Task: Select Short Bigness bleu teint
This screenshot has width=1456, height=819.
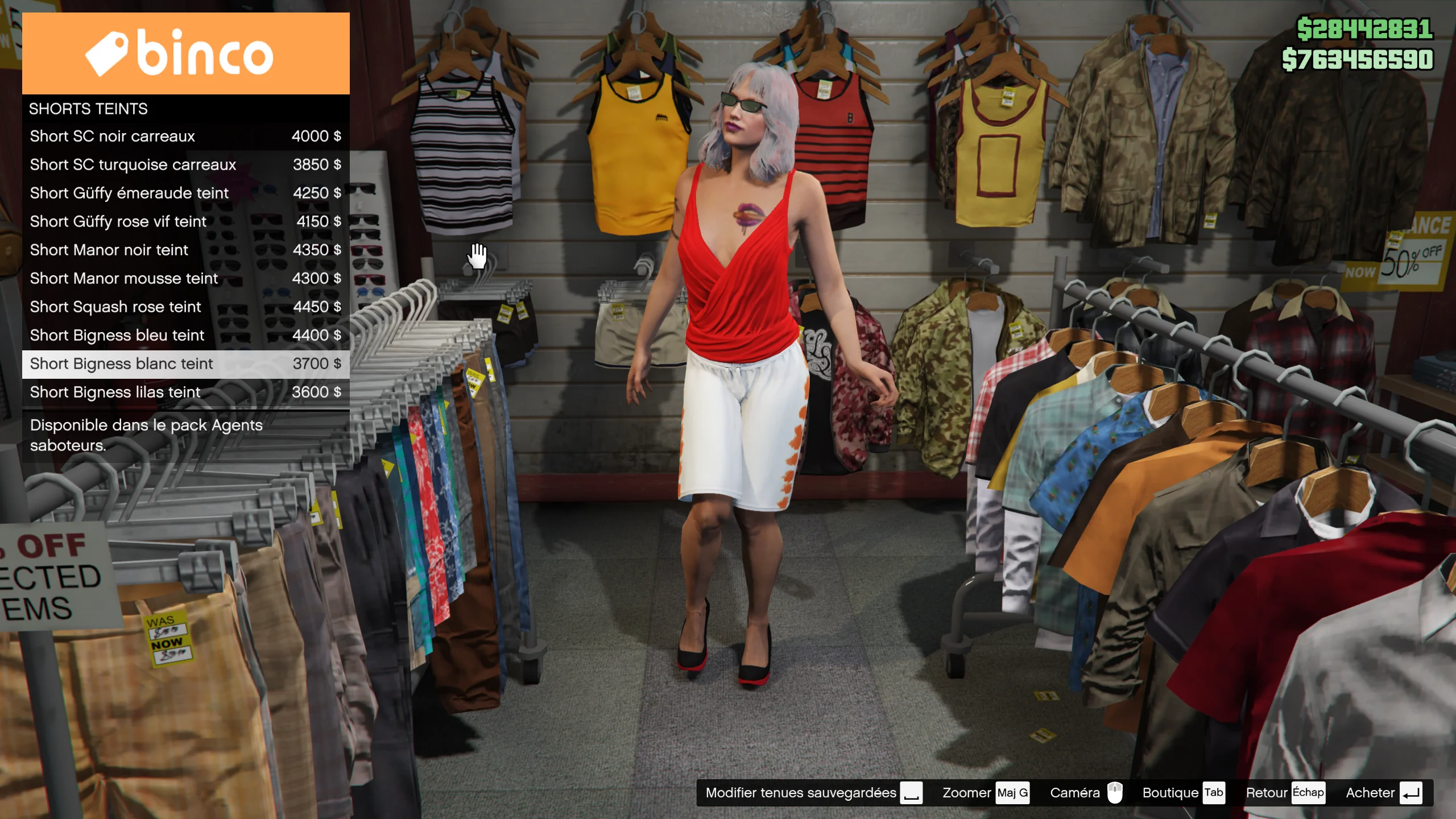Action: pos(185,336)
